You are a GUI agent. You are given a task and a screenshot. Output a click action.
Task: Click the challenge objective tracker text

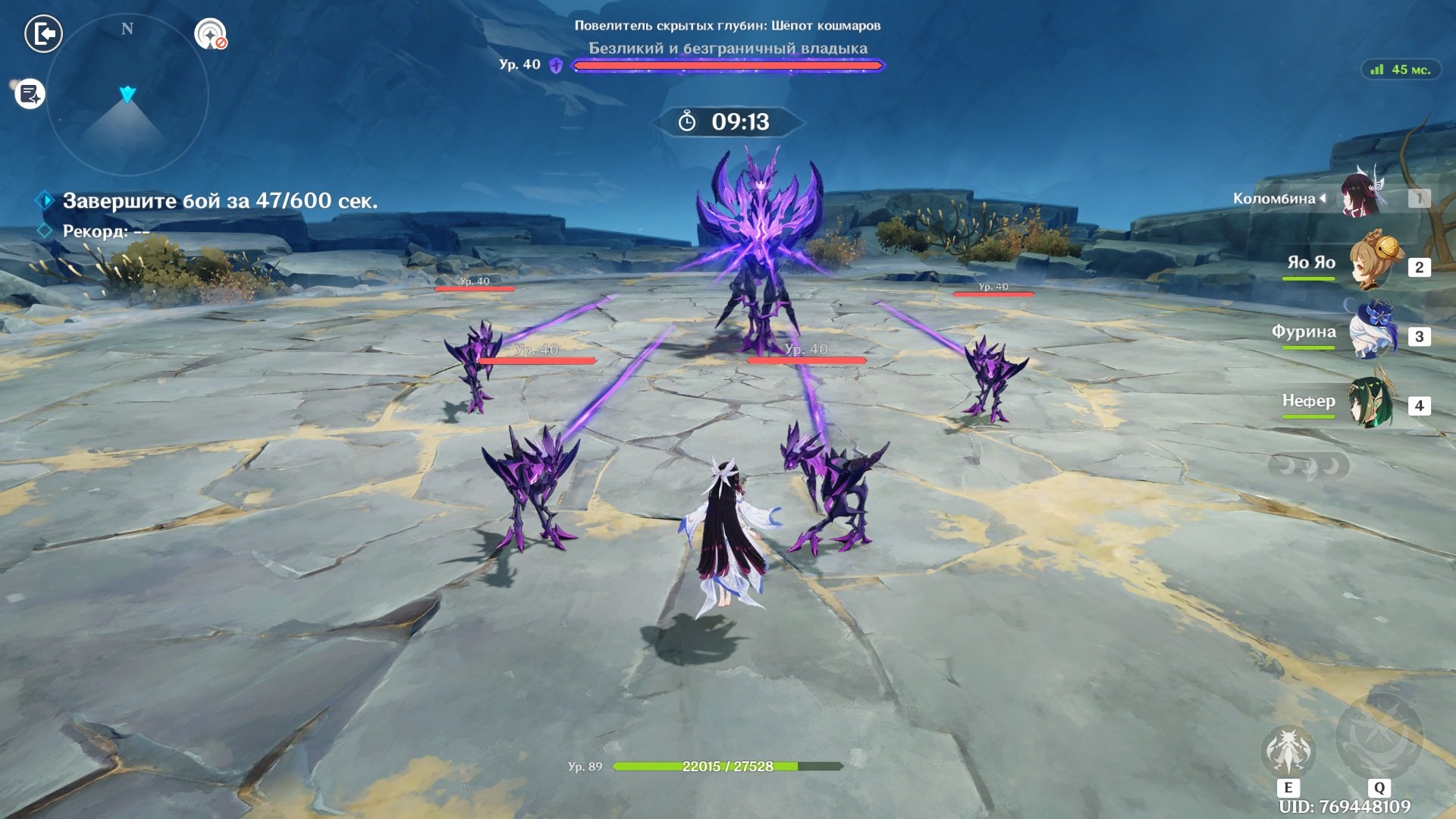tap(219, 201)
